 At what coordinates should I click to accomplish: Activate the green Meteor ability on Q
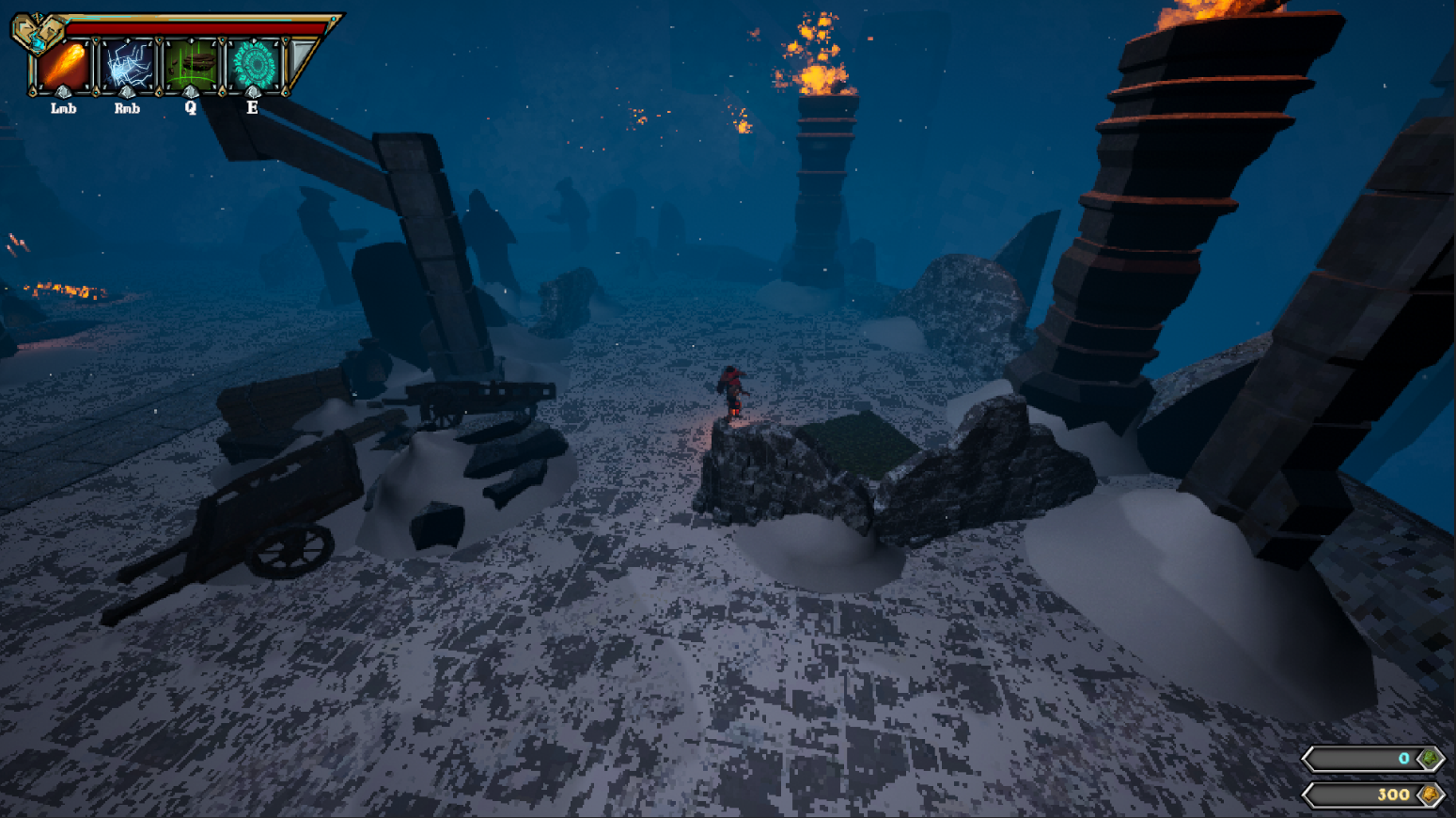point(191,64)
